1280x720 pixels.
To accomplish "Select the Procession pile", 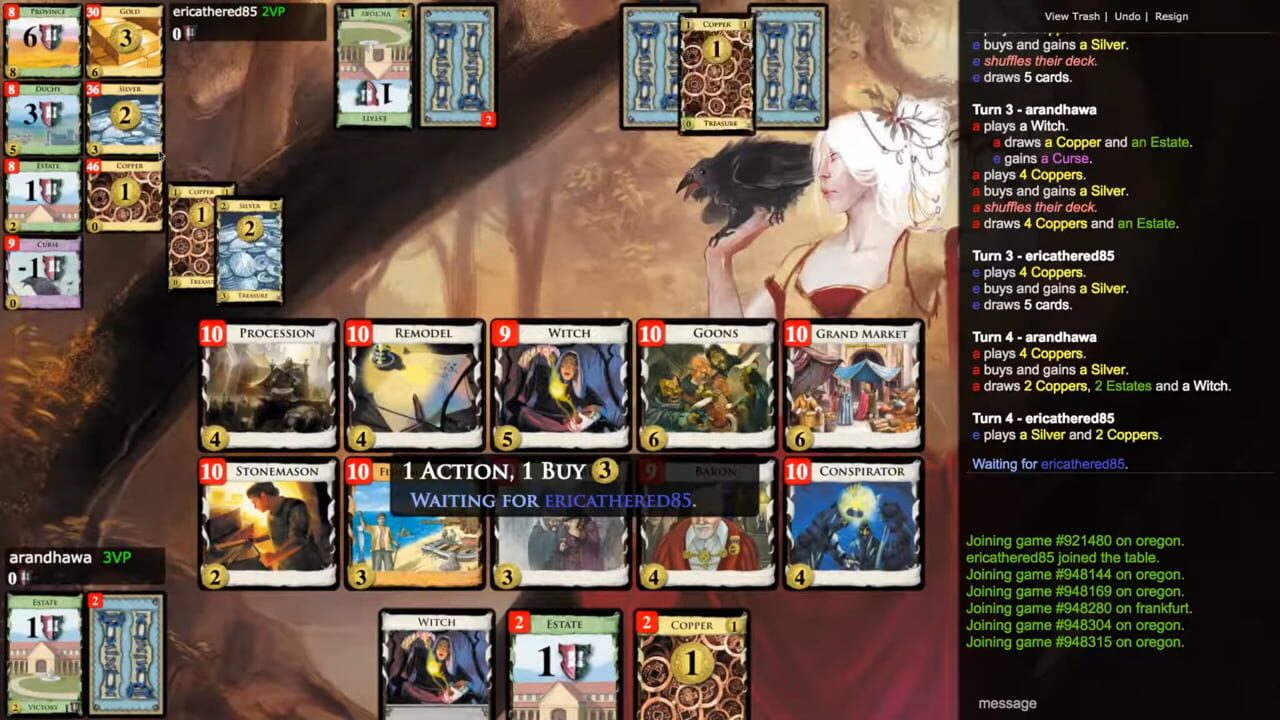I will click(x=268, y=385).
